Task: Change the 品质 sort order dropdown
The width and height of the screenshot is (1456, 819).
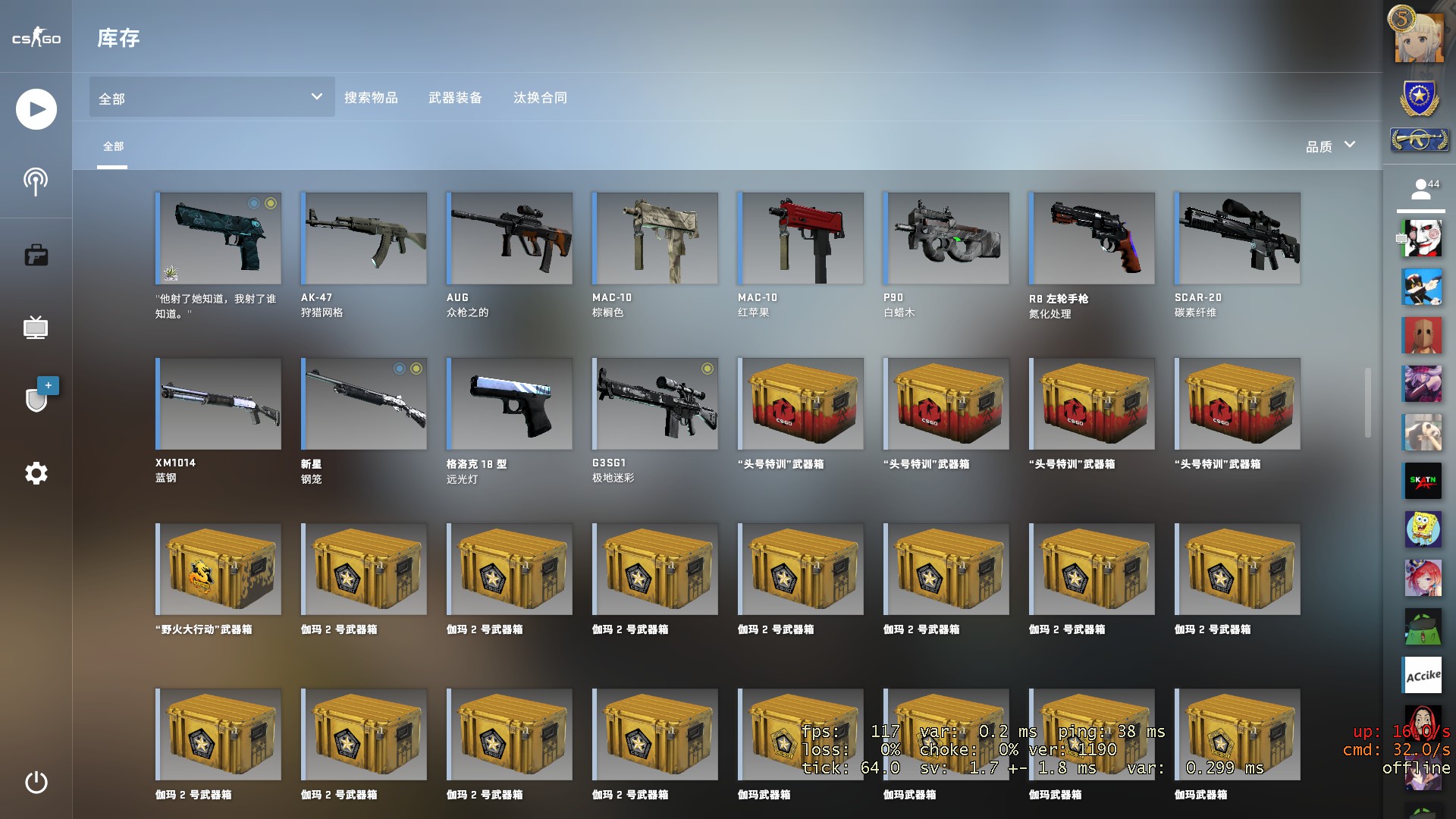Action: 1330,146
